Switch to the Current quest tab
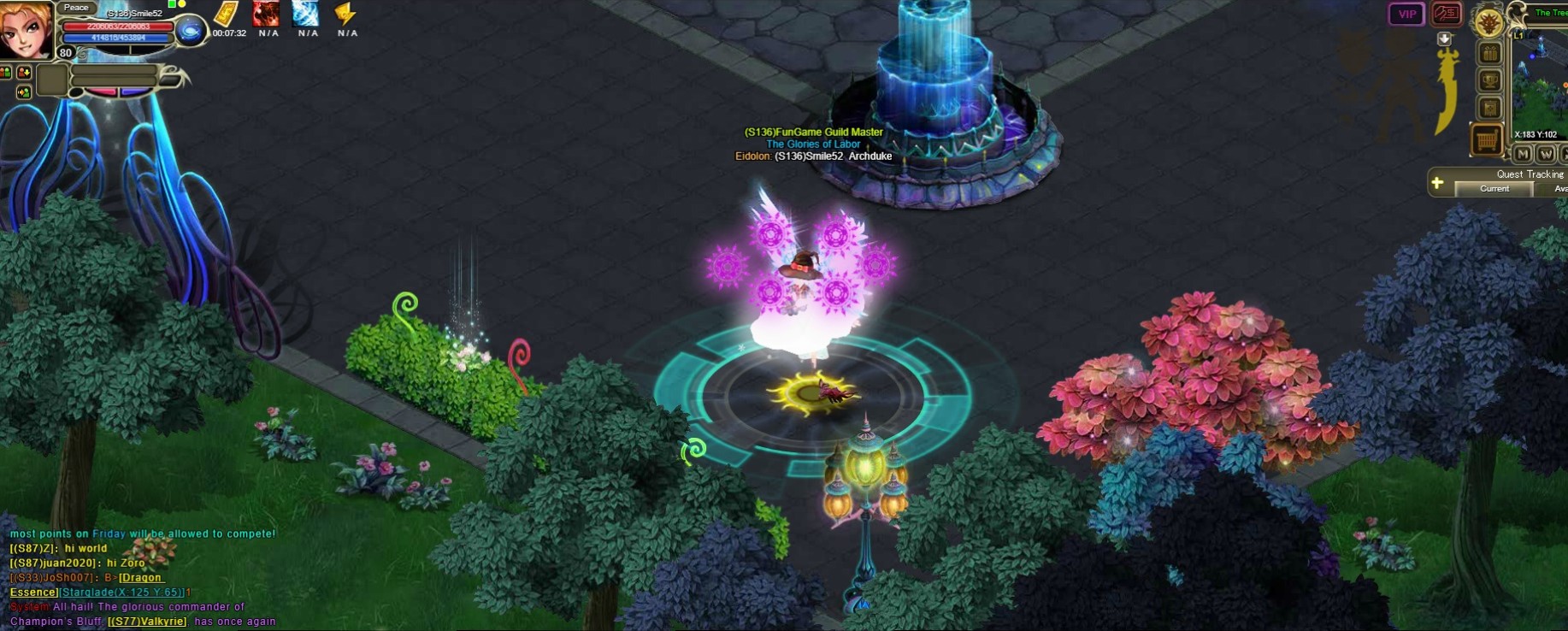The image size is (1568, 631). point(1494,189)
